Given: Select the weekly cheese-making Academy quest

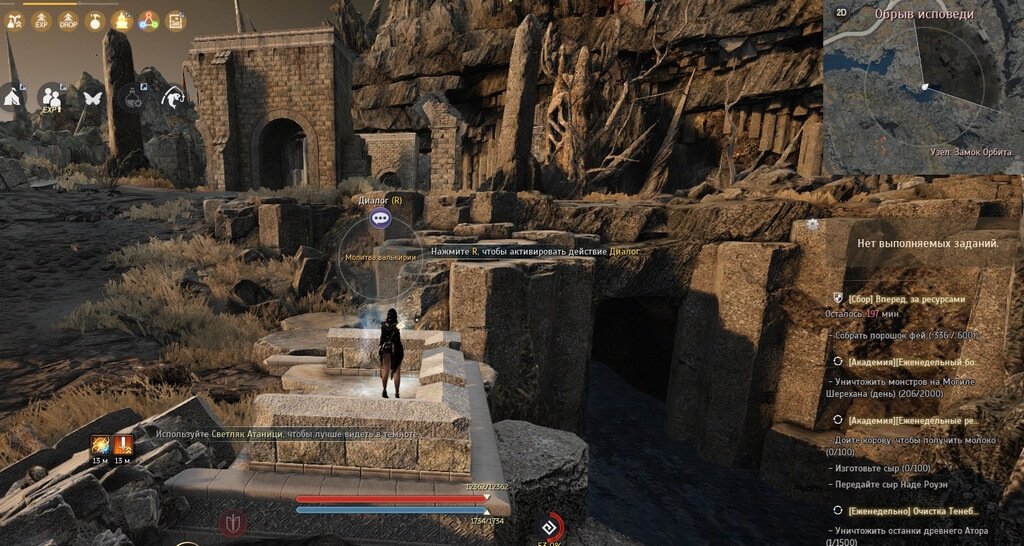Looking at the screenshot, I should [910, 421].
